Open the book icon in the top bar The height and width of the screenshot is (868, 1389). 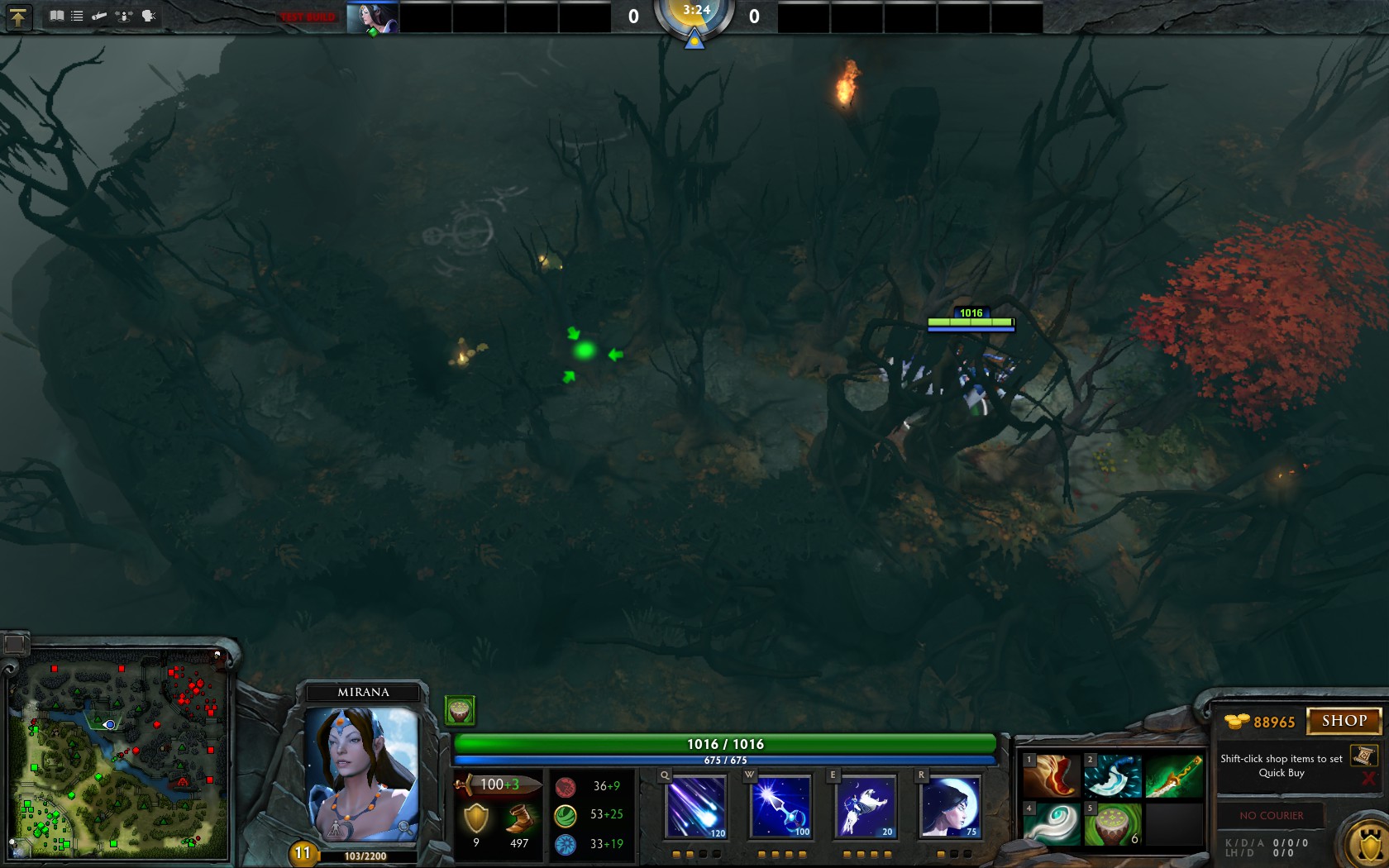[x=56, y=16]
